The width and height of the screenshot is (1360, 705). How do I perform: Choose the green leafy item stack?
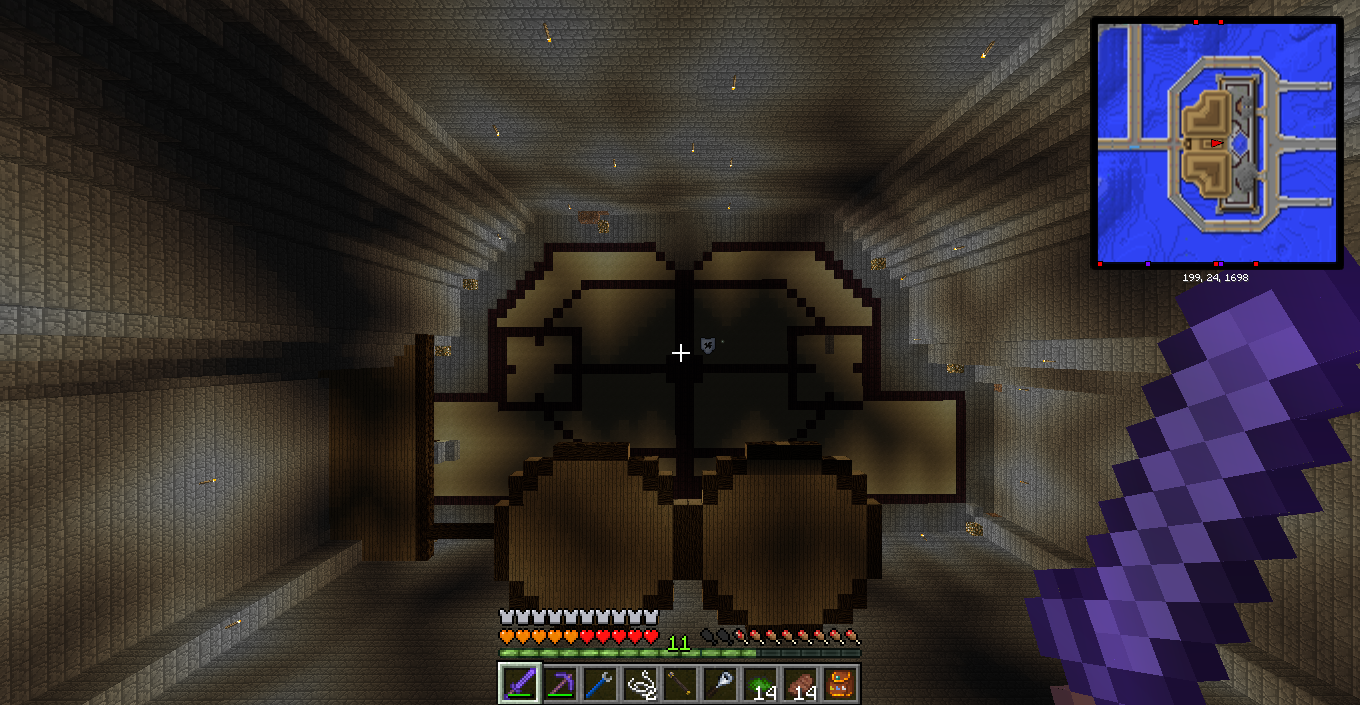click(760, 684)
